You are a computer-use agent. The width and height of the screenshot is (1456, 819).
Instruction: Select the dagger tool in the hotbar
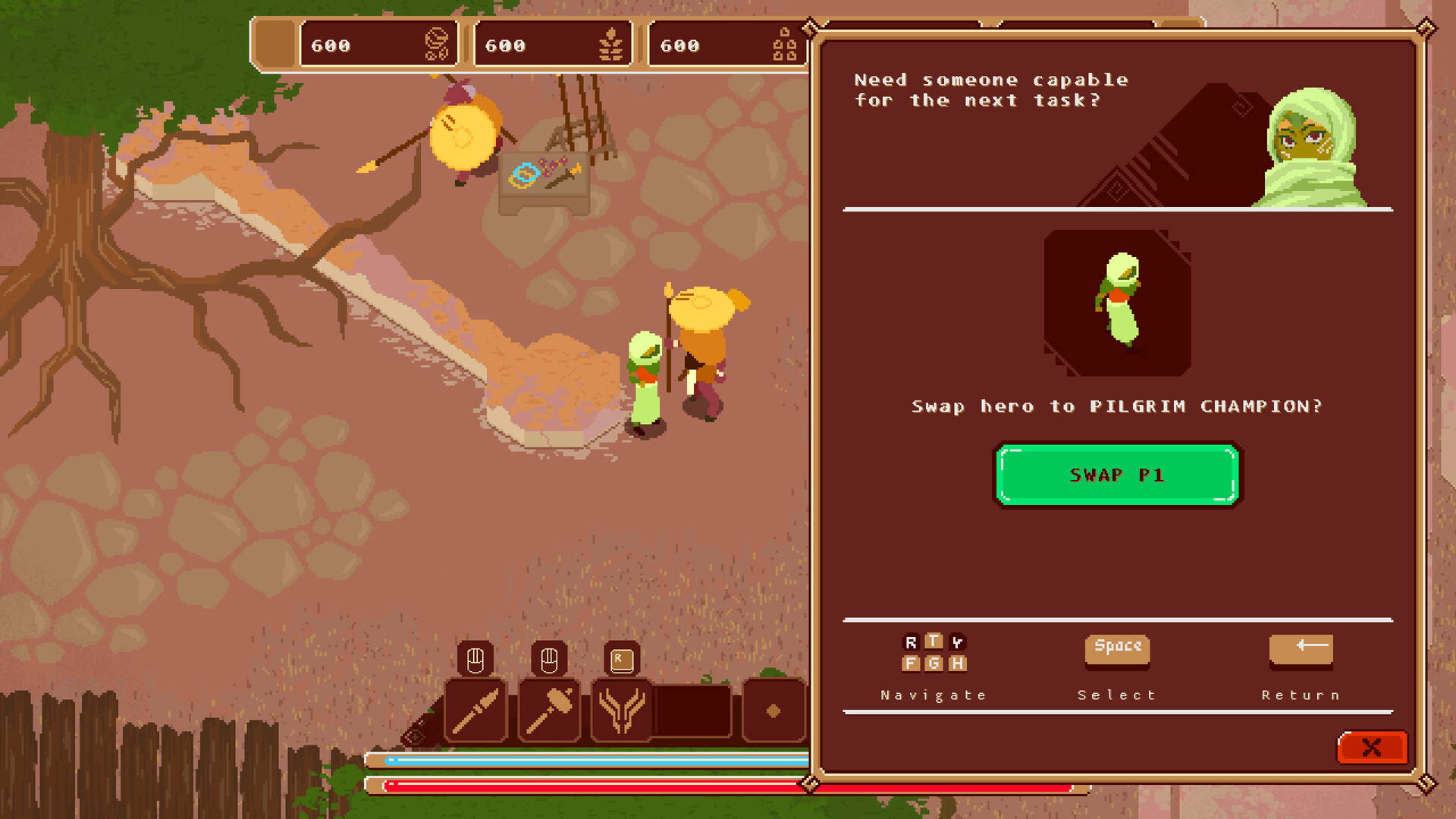(x=475, y=711)
